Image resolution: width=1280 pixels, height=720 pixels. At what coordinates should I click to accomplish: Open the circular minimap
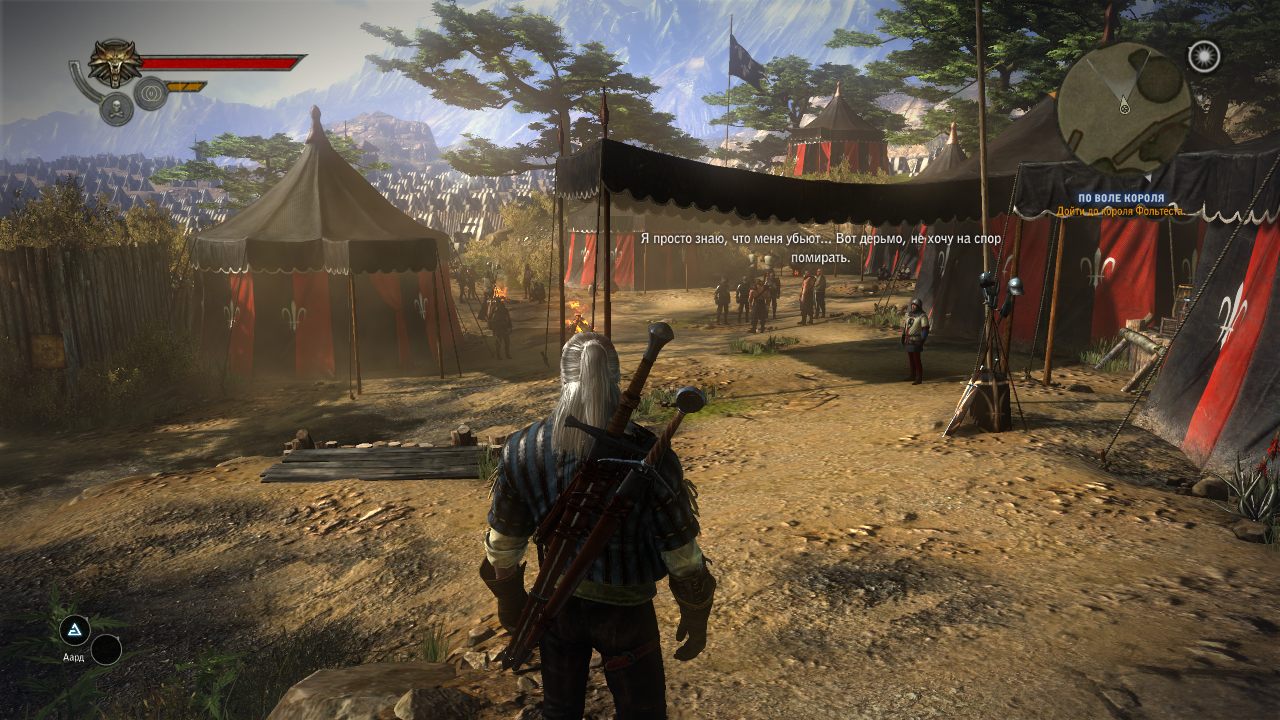tap(1124, 107)
